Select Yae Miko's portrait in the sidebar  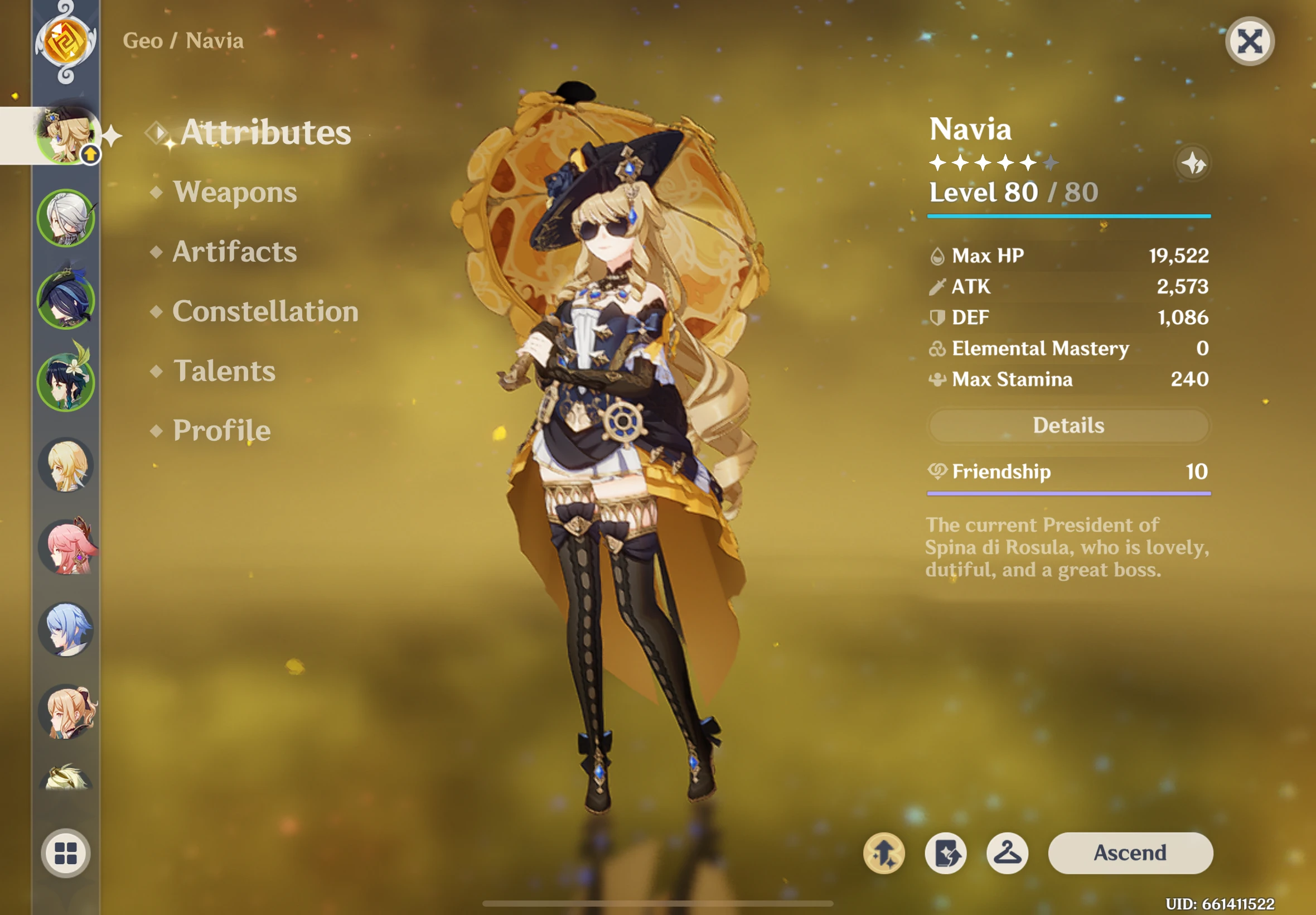67,547
